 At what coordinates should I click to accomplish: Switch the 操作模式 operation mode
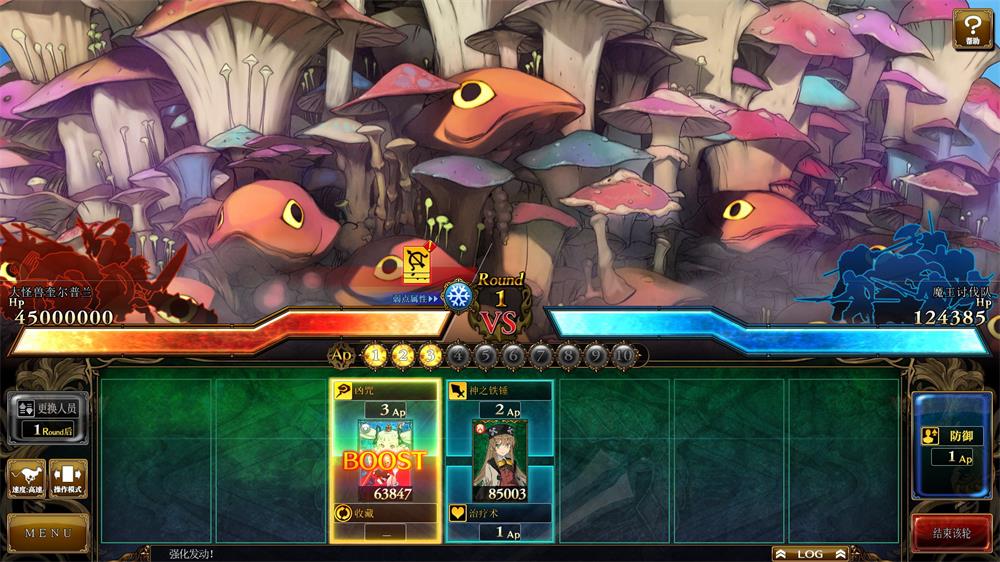click(69, 478)
